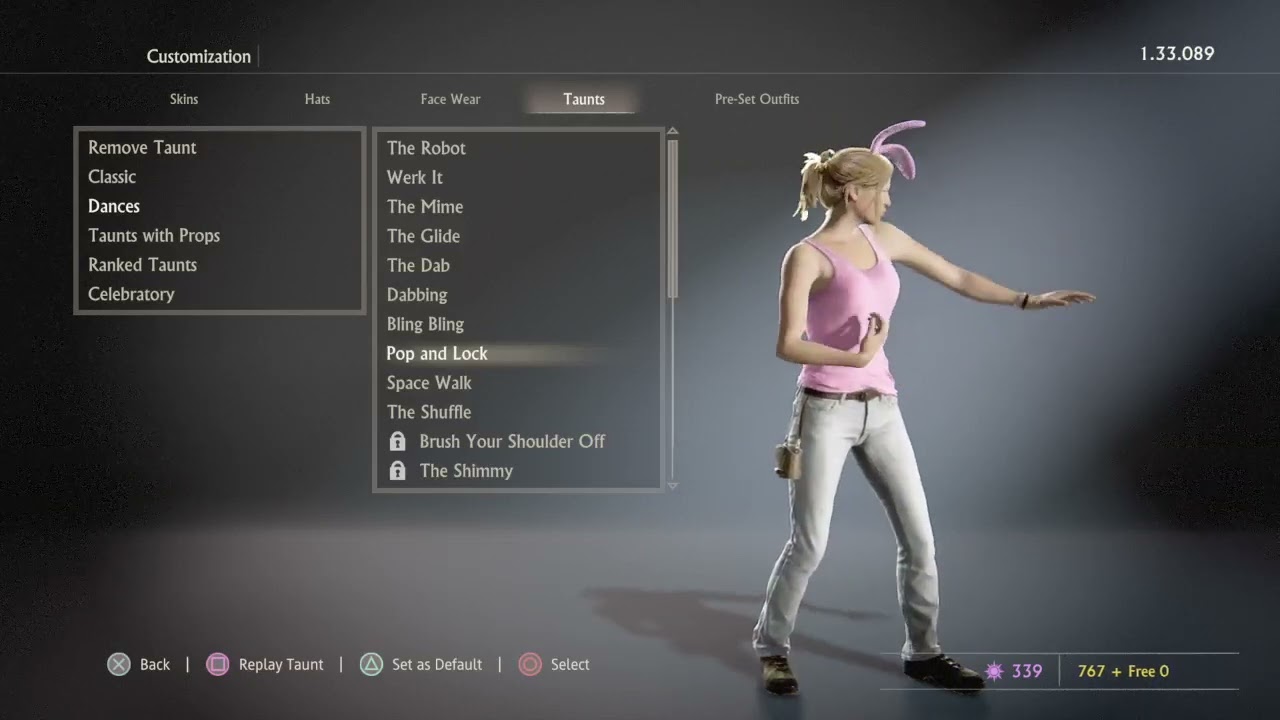Pick the Werk It taunt

click(415, 177)
